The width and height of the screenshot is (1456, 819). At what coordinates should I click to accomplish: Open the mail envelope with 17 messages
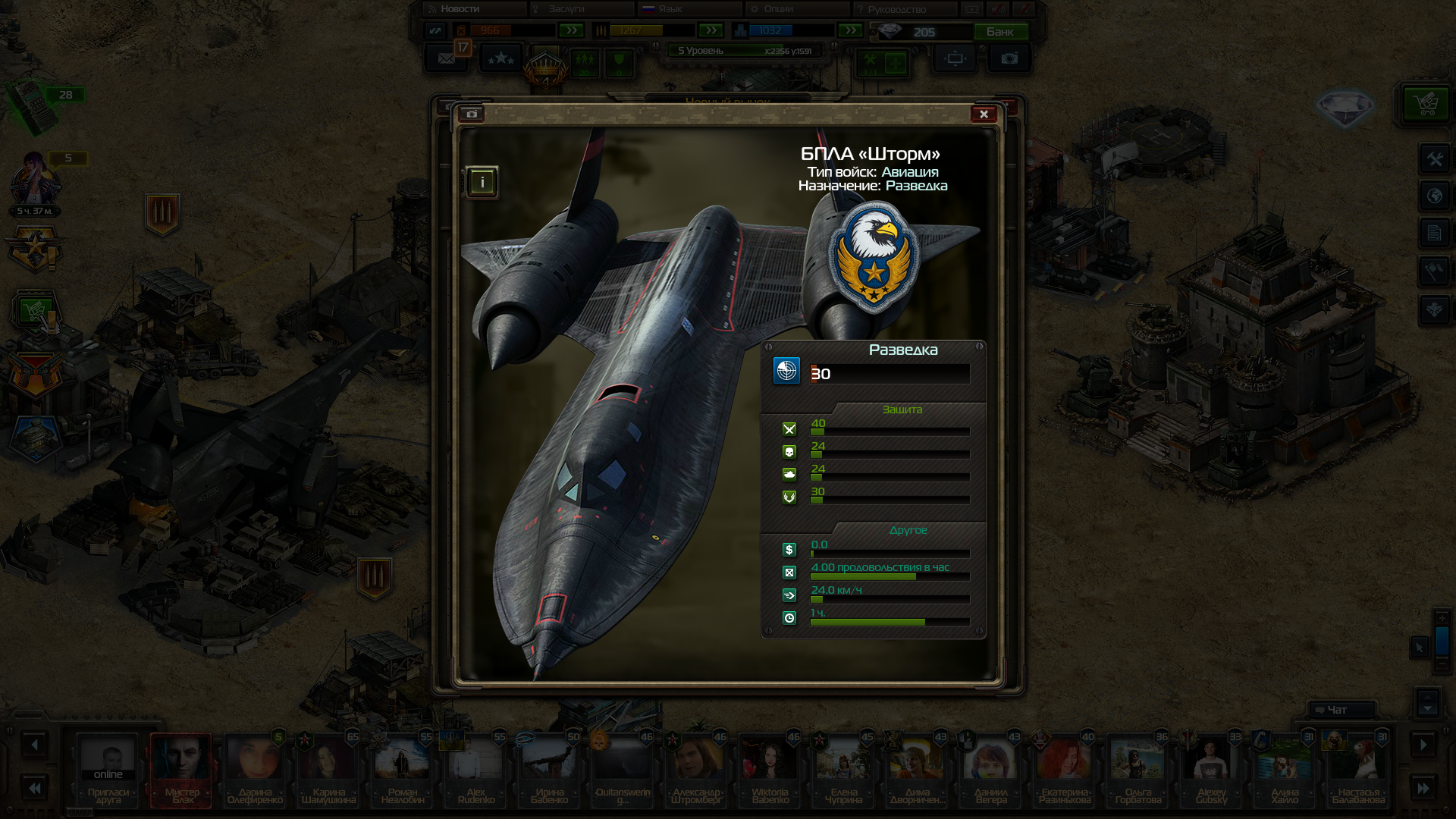click(447, 58)
